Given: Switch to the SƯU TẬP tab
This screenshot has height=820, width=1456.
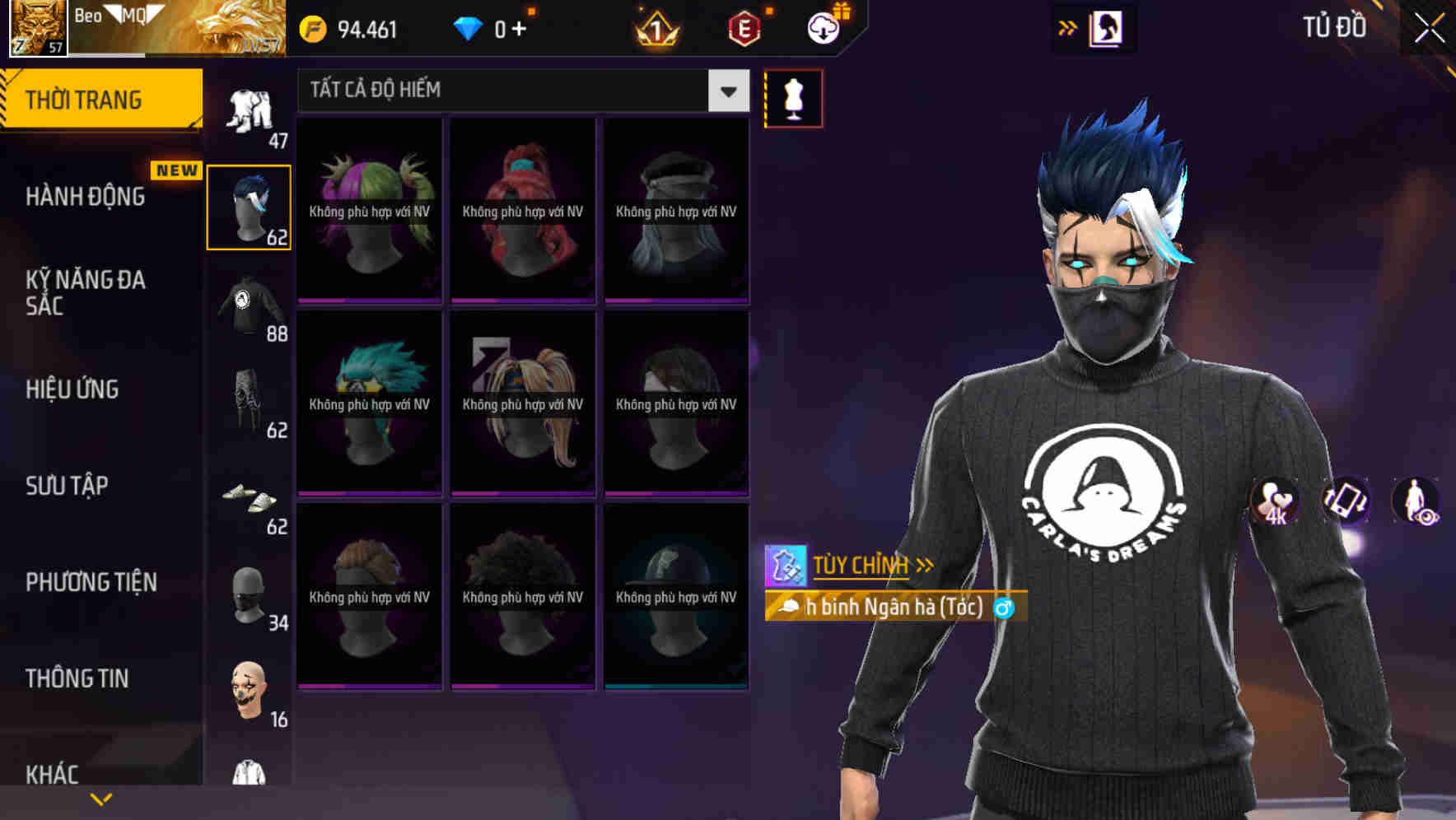Looking at the screenshot, I should 66,486.
